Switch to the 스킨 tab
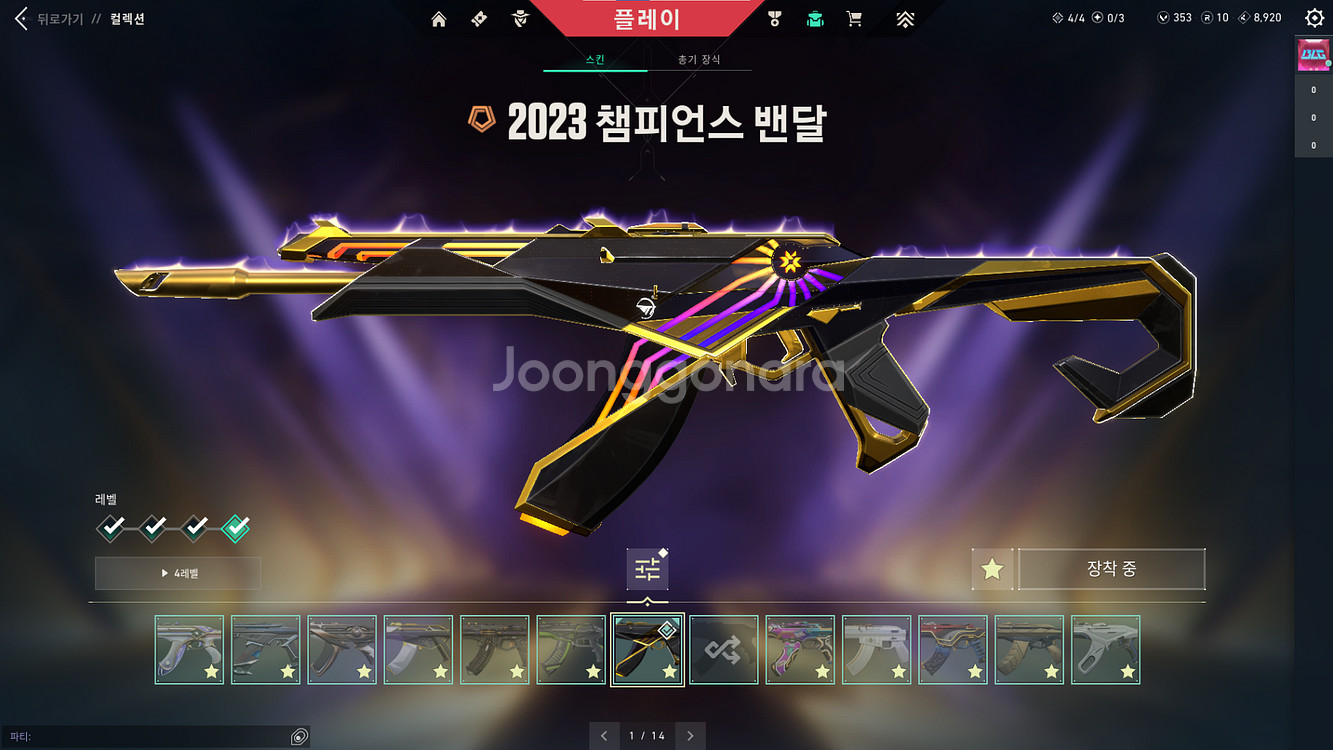The height and width of the screenshot is (750, 1333). point(595,60)
